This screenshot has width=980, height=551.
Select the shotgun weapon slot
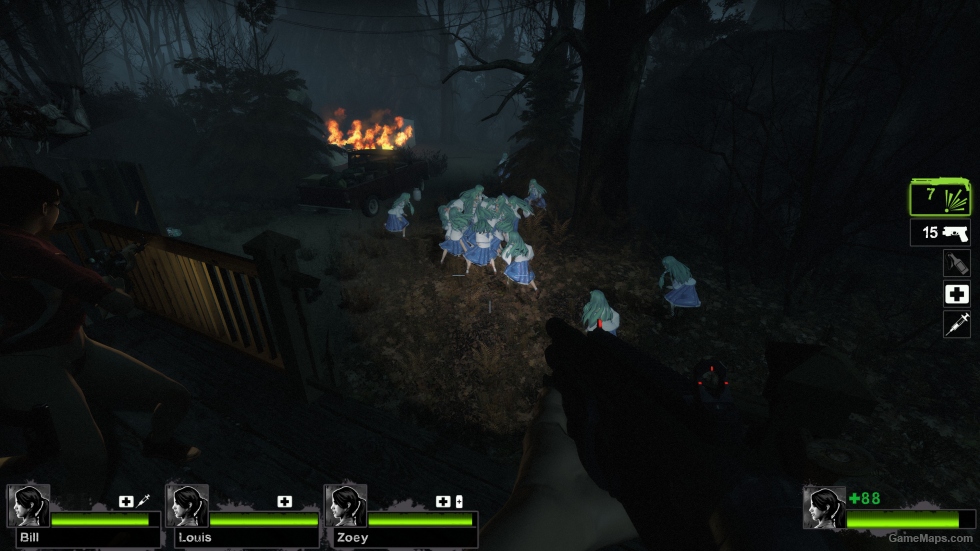coord(940,197)
